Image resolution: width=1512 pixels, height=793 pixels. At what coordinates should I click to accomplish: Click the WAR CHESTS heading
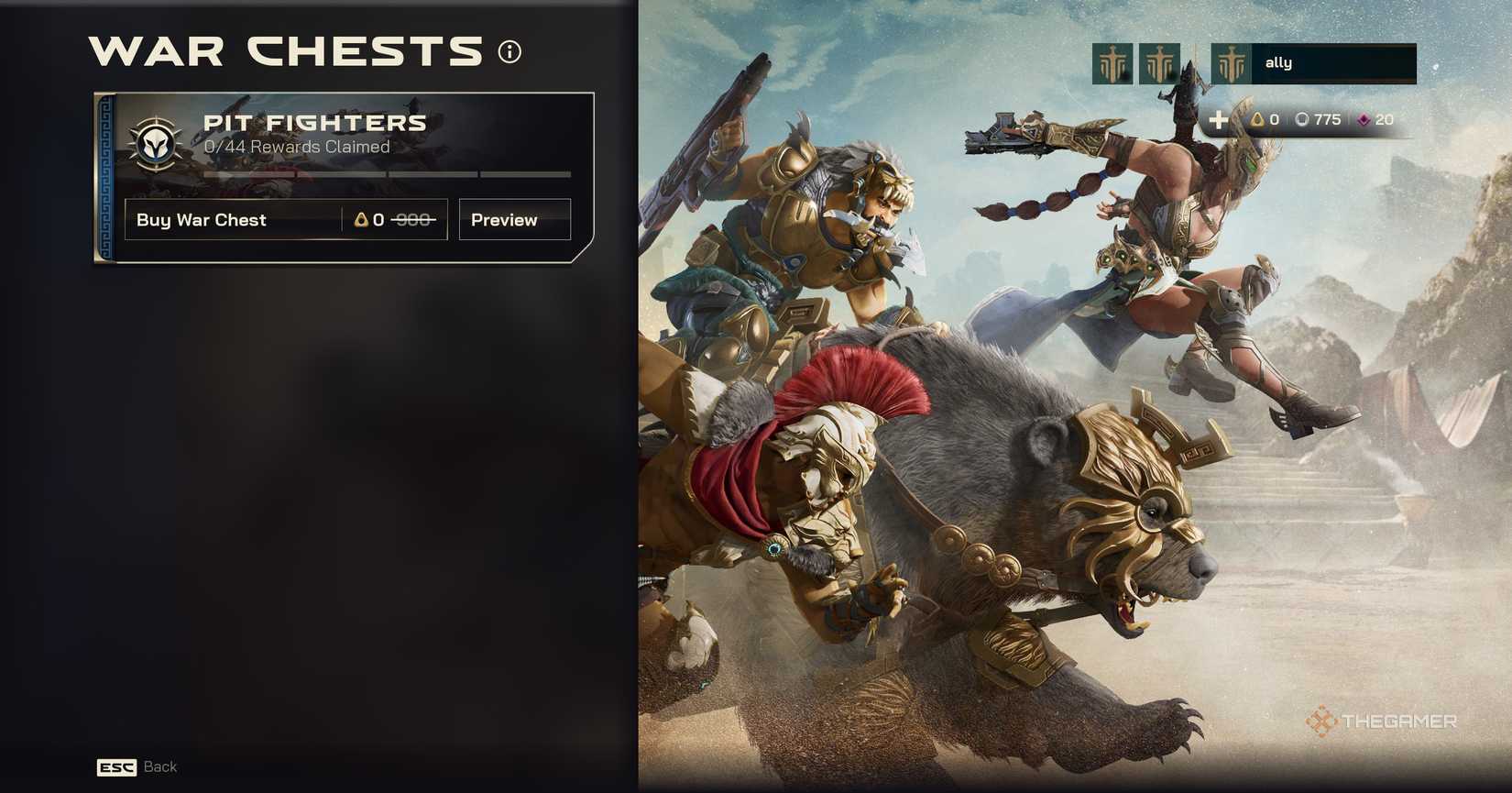tap(284, 52)
